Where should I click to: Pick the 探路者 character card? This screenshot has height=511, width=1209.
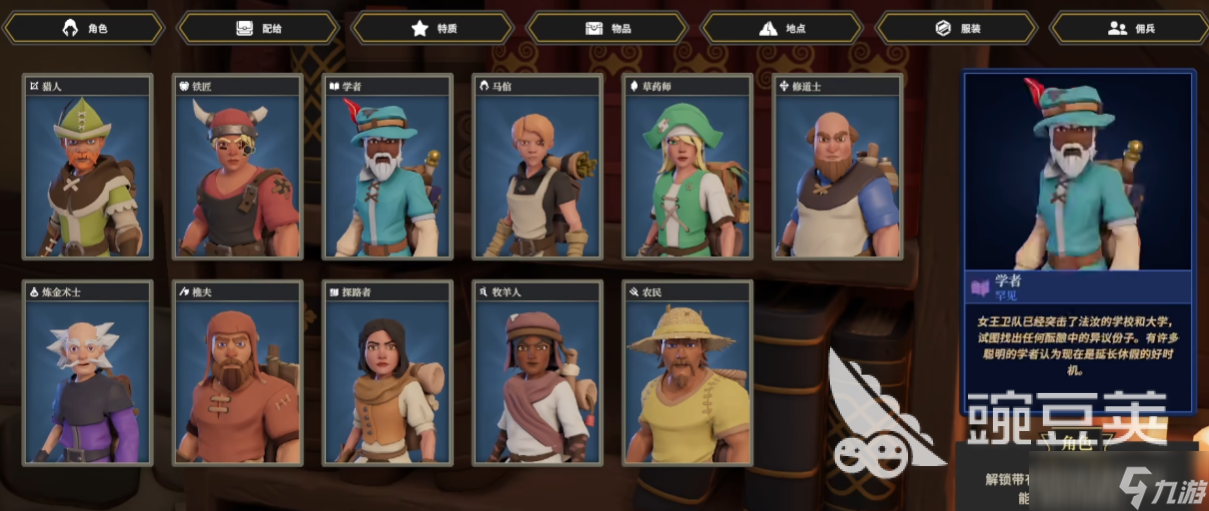388,373
